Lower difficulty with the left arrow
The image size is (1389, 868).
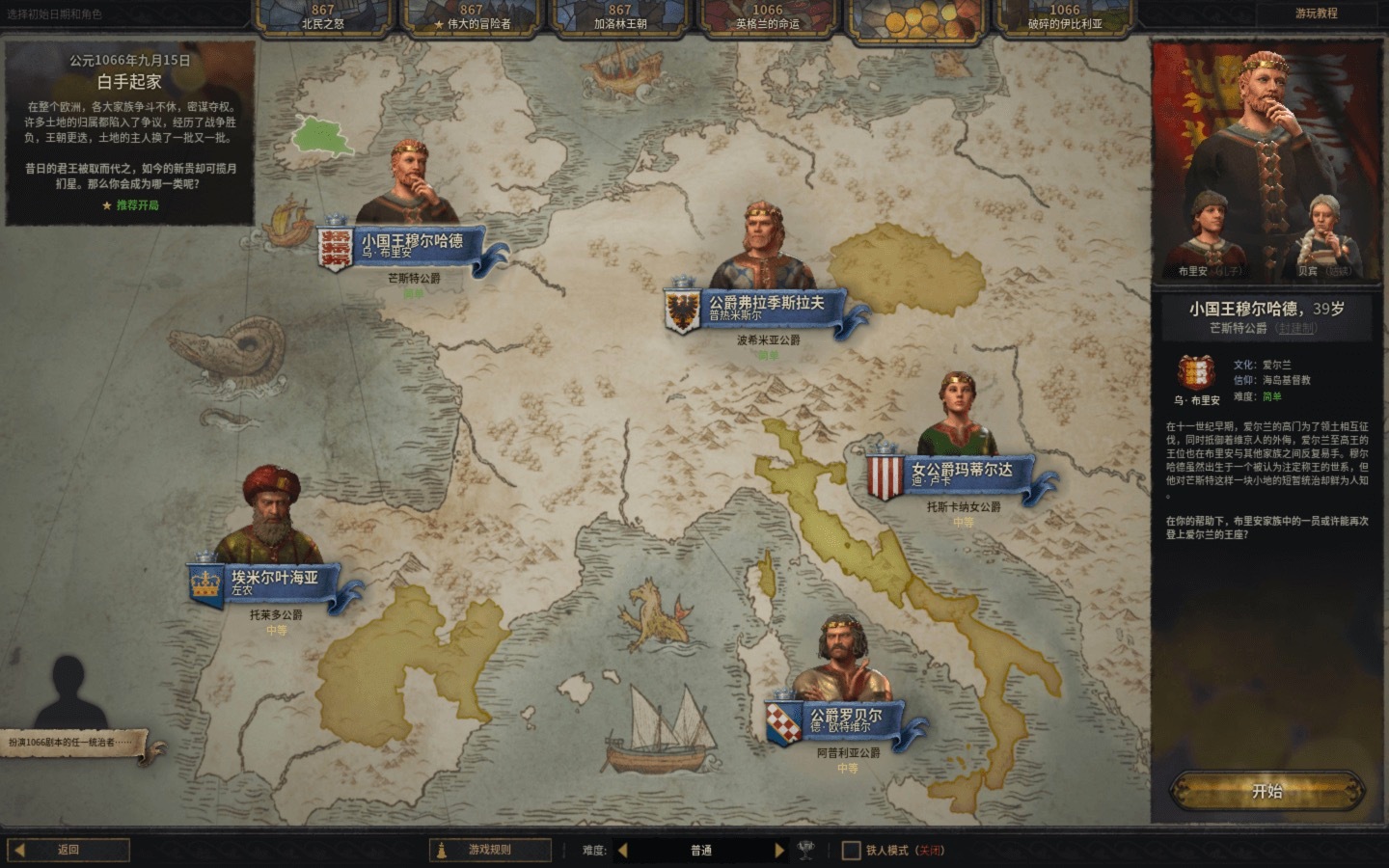[622, 850]
